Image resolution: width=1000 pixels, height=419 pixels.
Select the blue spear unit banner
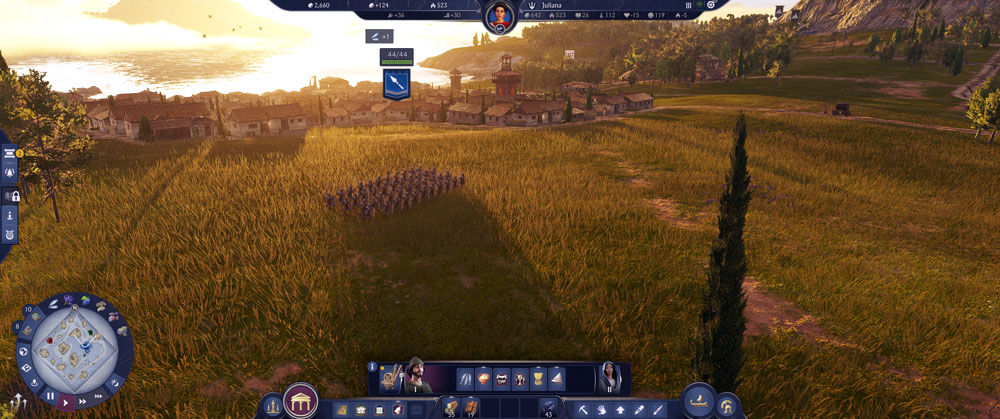pyautogui.click(x=397, y=83)
